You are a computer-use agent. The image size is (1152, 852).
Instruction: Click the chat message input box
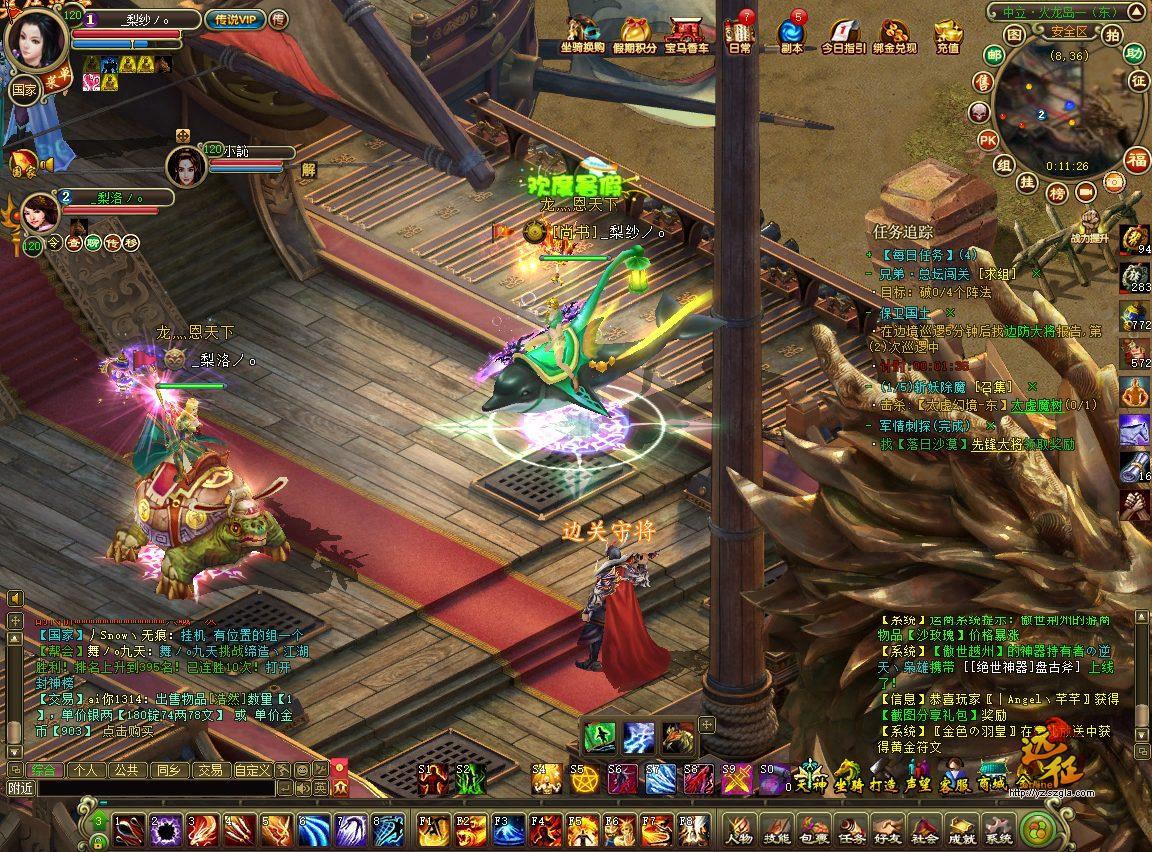click(x=155, y=788)
